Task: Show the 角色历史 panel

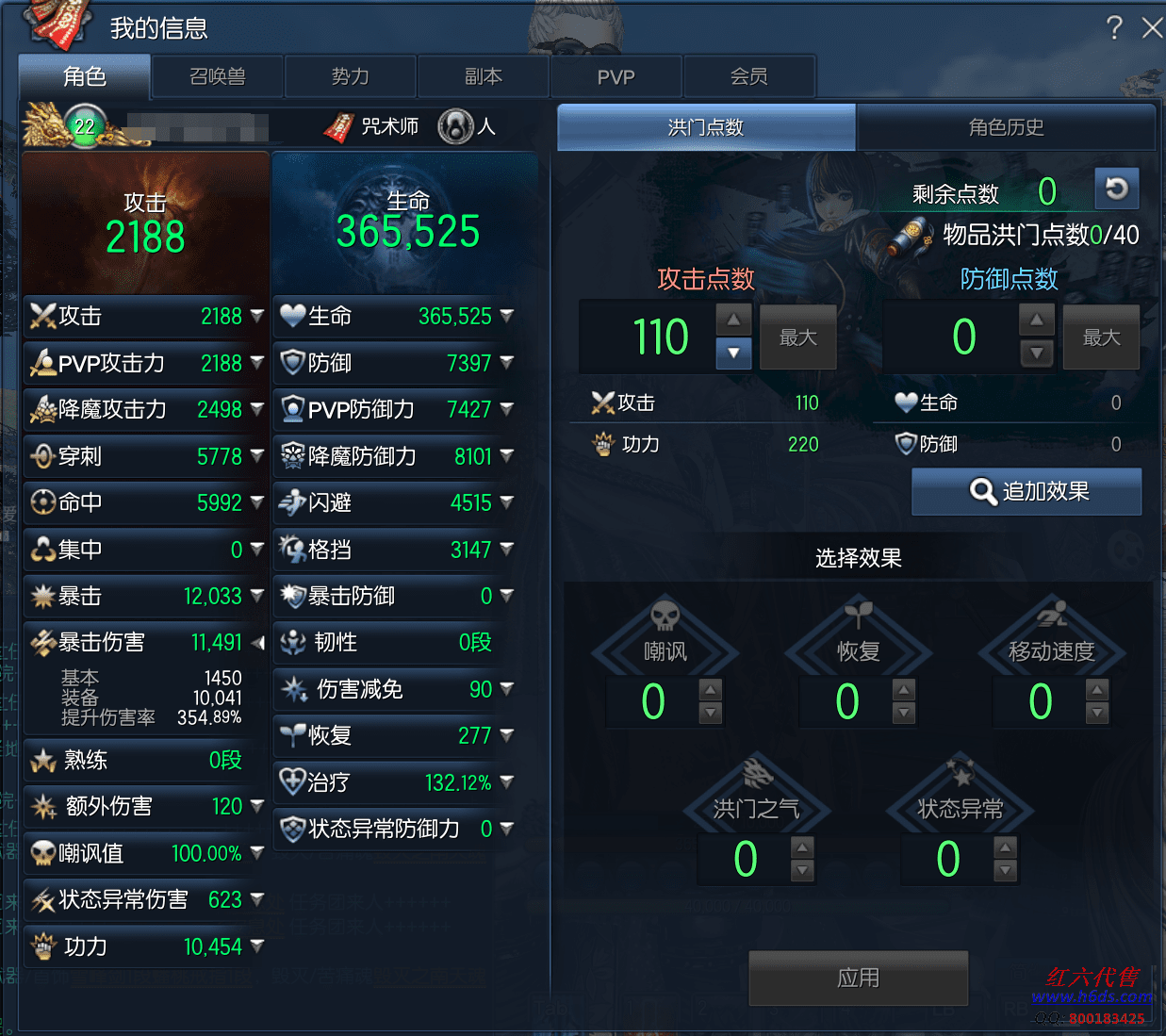Action: pyautogui.click(x=1006, y=127)
